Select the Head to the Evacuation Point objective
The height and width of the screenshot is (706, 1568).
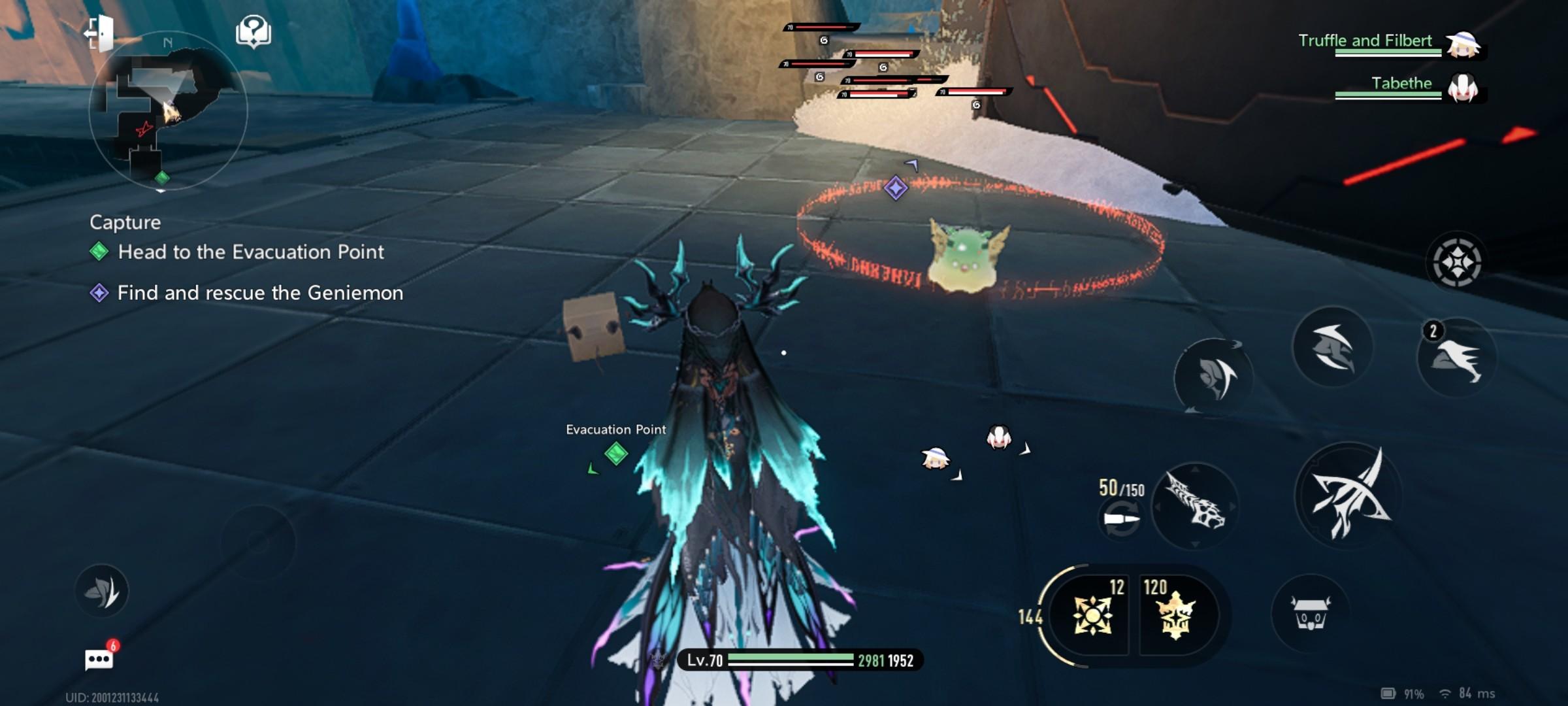click(250, 252)
